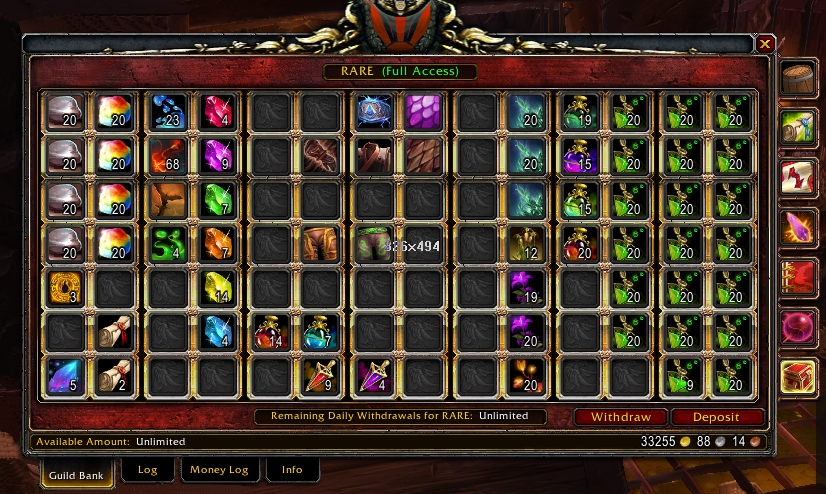Pick the fire item stack of 68
The image size is (826, 494).
coord(166,157)
